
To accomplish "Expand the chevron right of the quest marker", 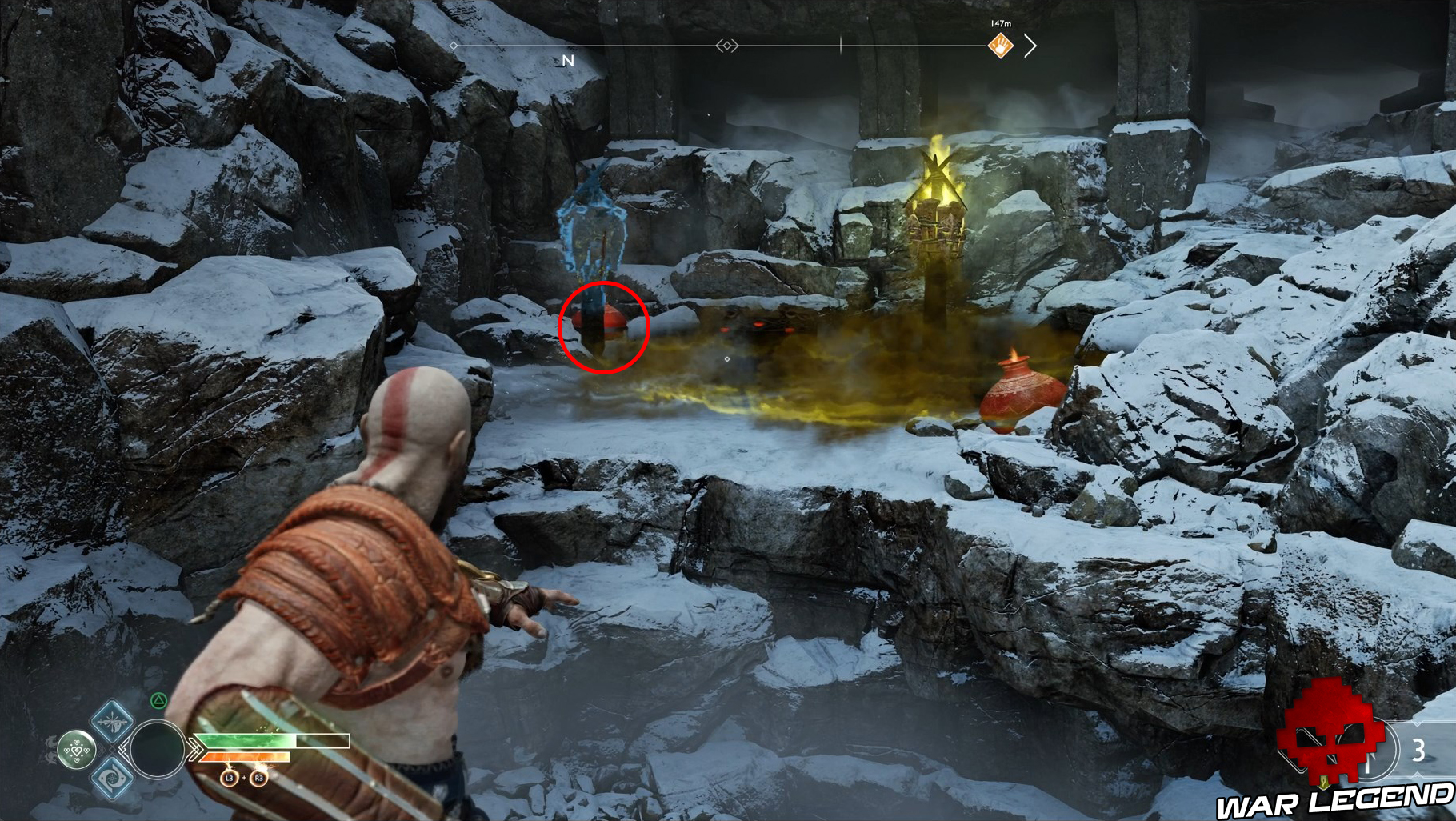I will pyautogui.click(x=1030, y=46).
